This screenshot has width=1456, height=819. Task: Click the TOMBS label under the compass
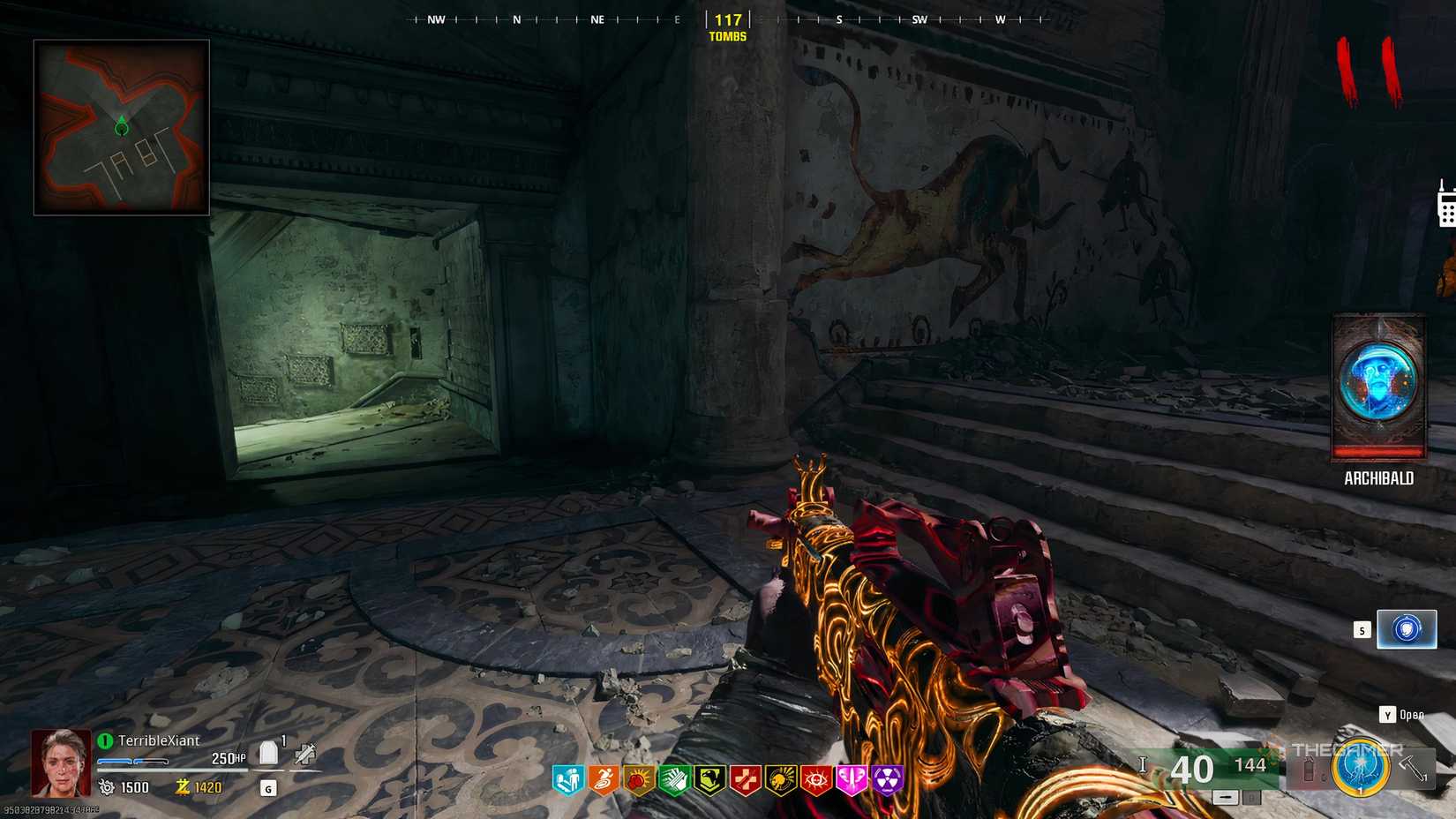tap(725, 37)
